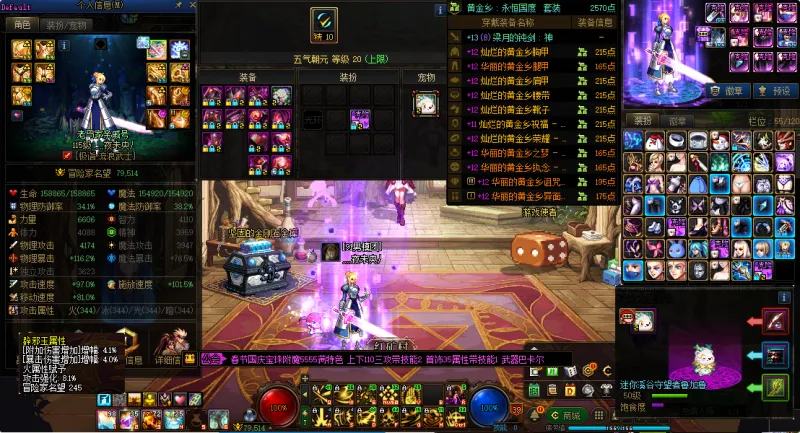Click the green feather button in pet panel

776,384
